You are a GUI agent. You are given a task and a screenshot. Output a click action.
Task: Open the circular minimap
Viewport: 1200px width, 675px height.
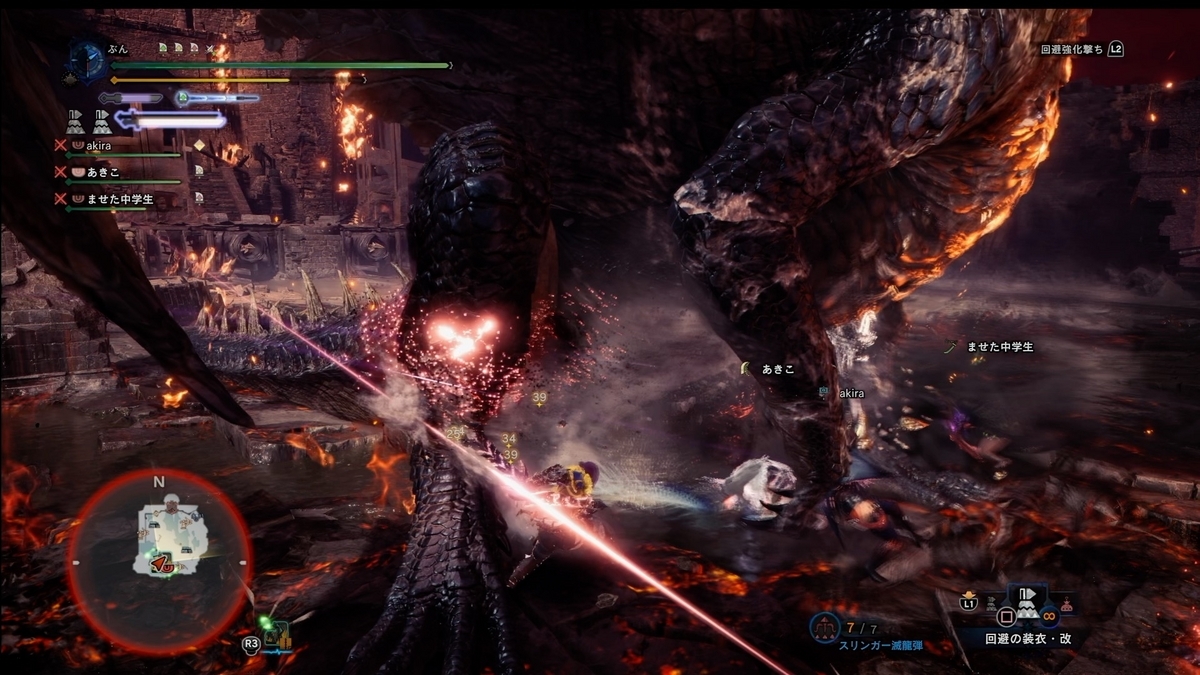click(159, 559)
